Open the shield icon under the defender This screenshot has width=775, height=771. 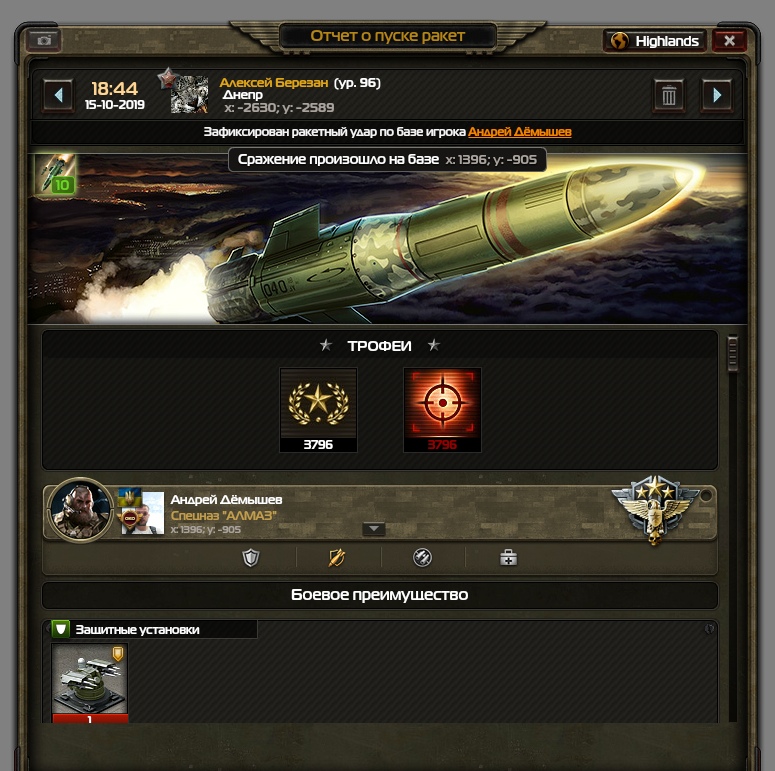(x=251, y=558)
